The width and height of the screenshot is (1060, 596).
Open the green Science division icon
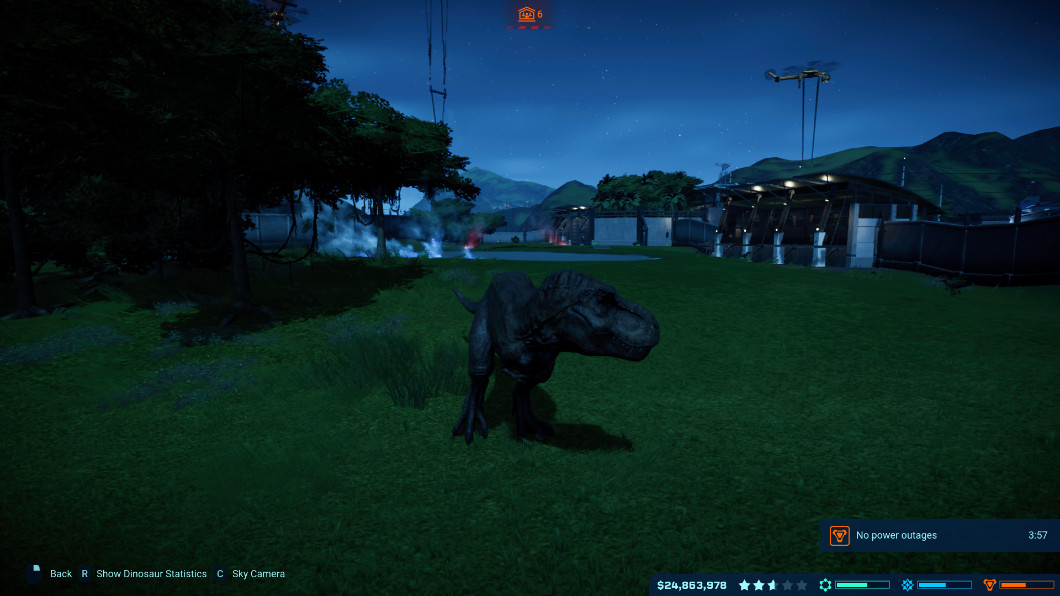(x=826, y=585)
